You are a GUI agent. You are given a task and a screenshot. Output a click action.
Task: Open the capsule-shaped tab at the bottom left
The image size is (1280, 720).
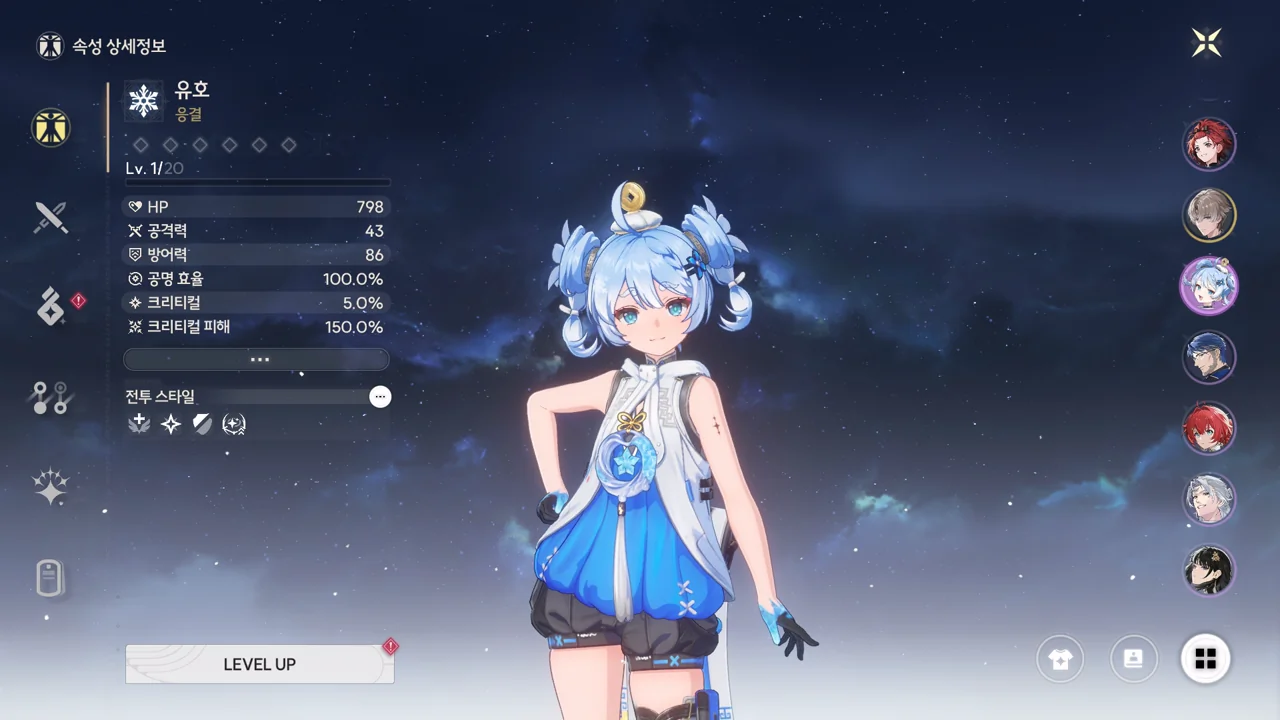coord(50,578)
